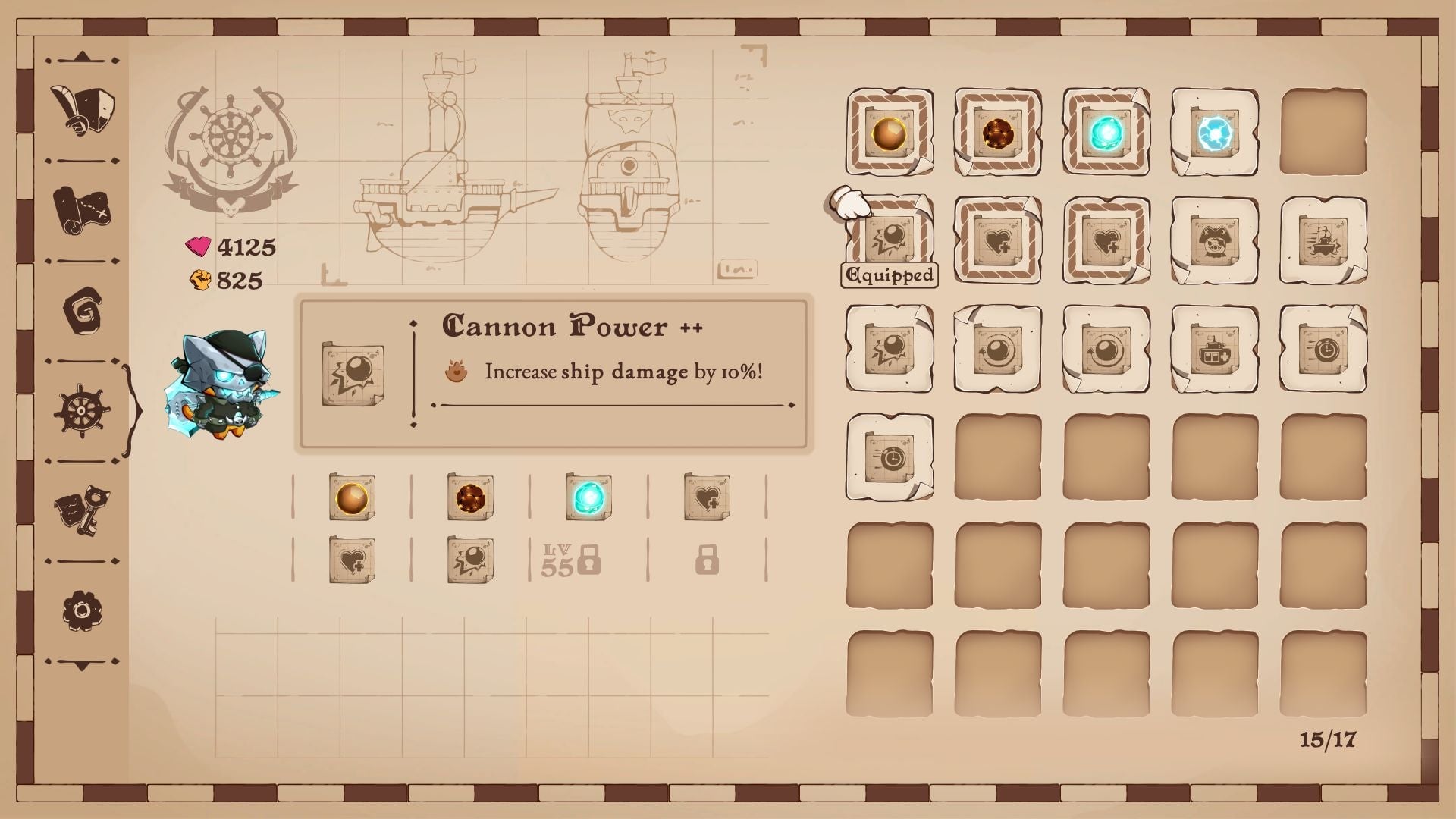Screen dimensions: 1456x819
Task: Select the golden cannonball upgrade
Action: pos(889,134)
